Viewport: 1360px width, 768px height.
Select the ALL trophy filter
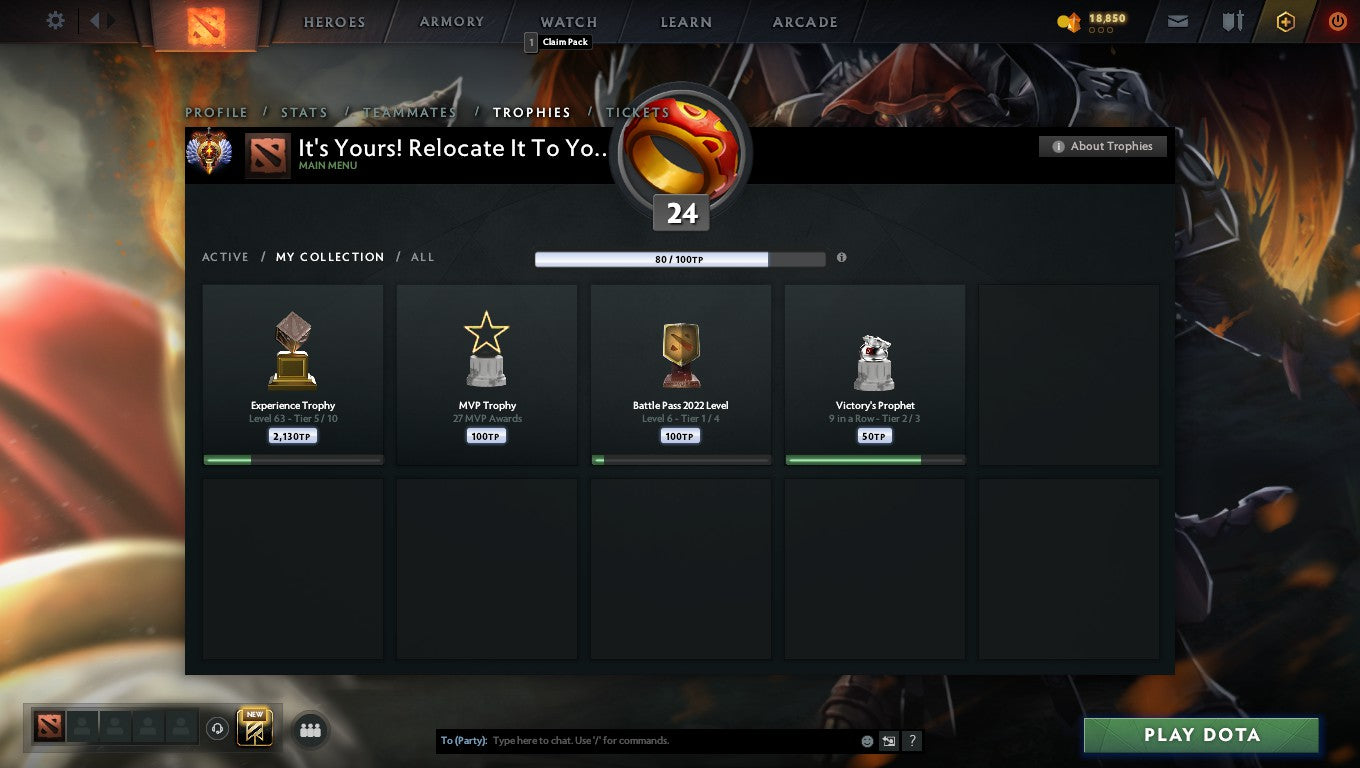coord(422,257)
